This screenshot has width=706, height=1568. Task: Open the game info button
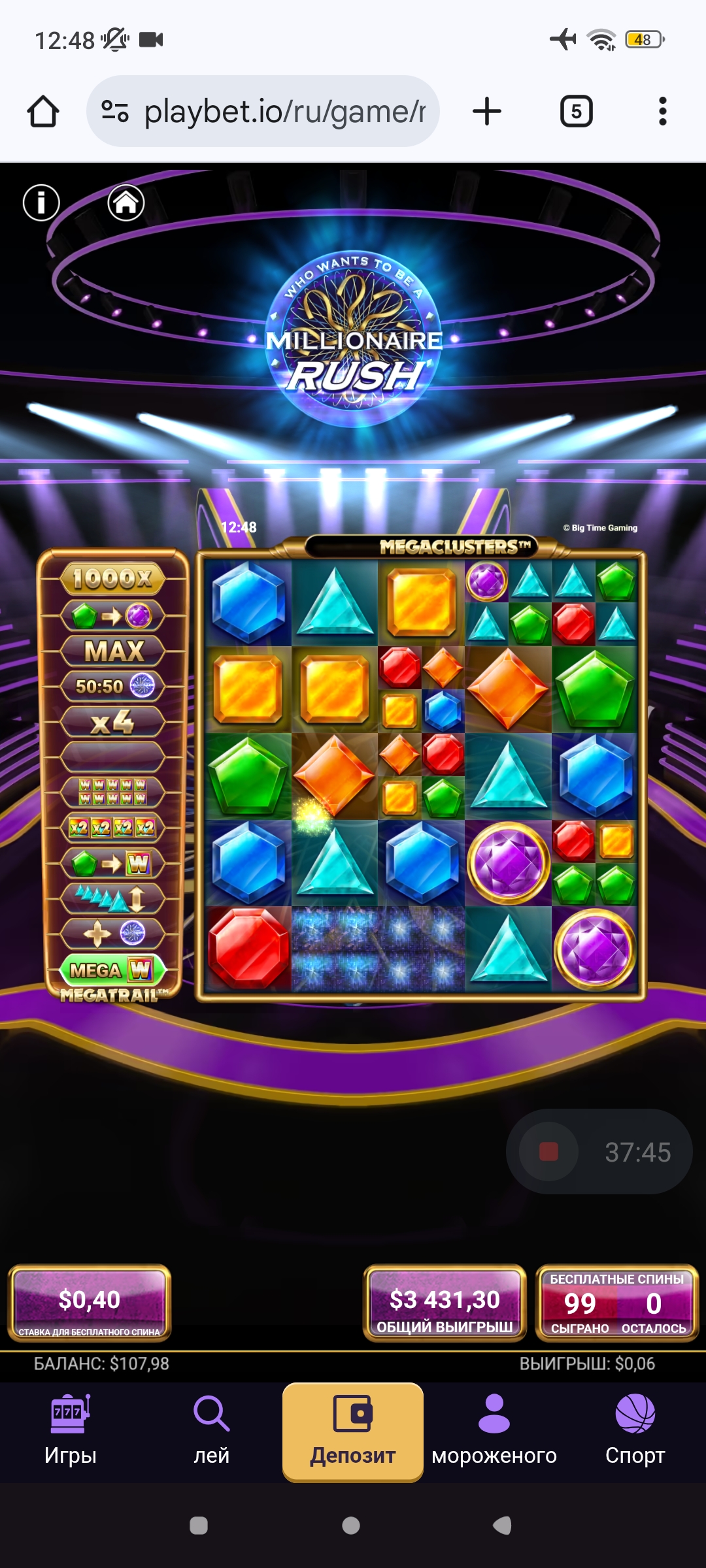click(41, 203)
